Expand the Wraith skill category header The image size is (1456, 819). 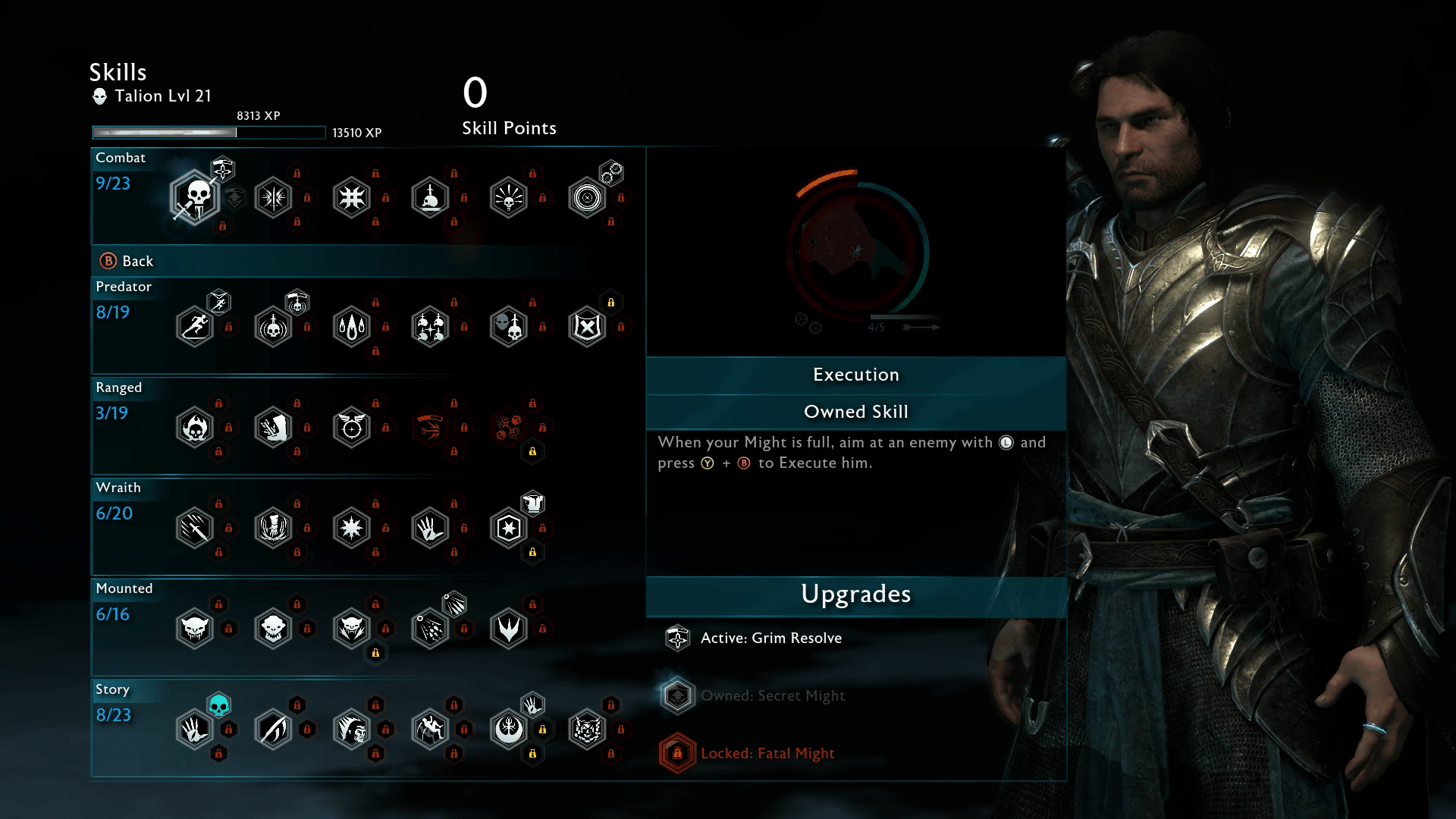118,488
